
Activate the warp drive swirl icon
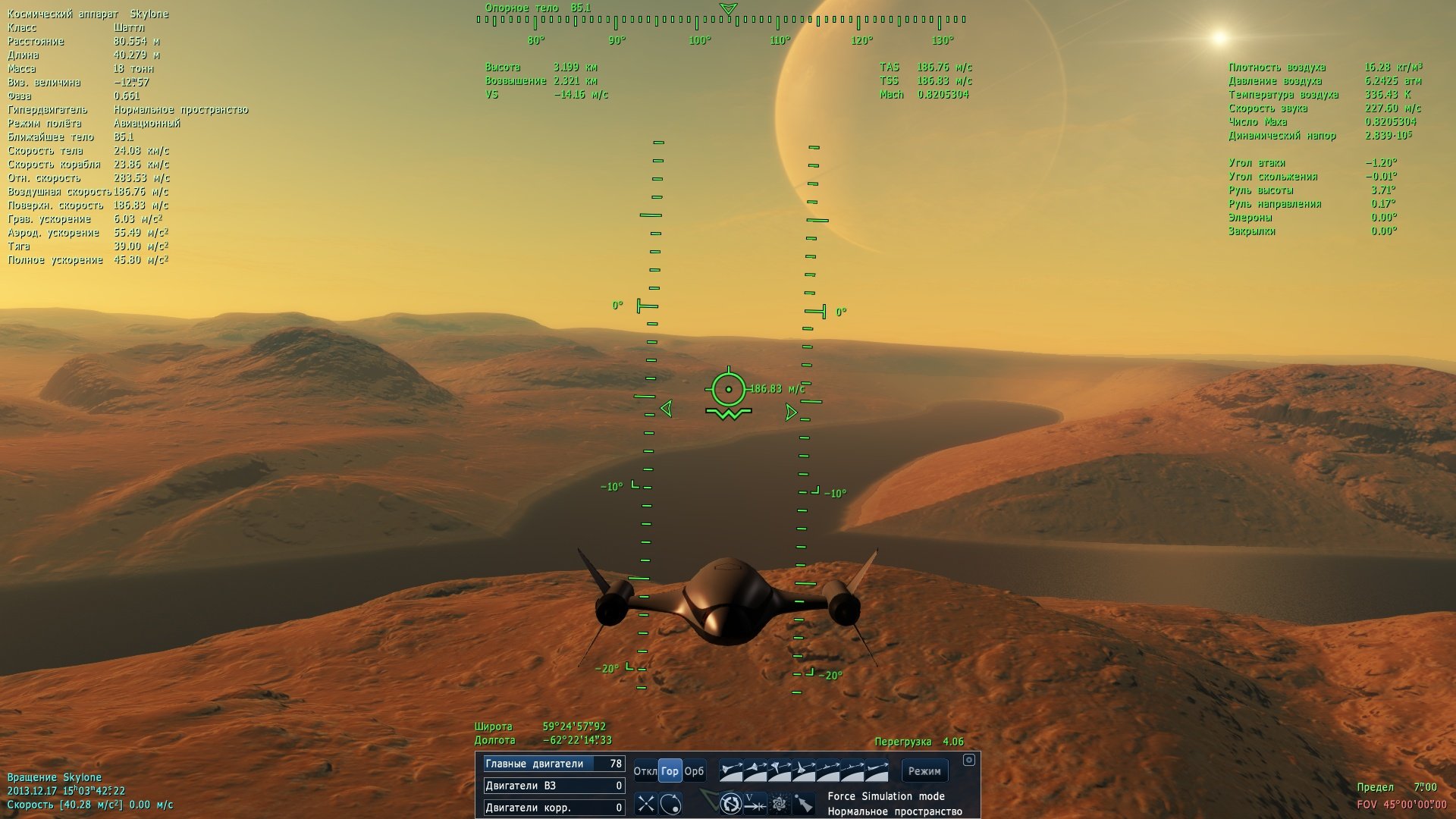[x=779, y=803]
